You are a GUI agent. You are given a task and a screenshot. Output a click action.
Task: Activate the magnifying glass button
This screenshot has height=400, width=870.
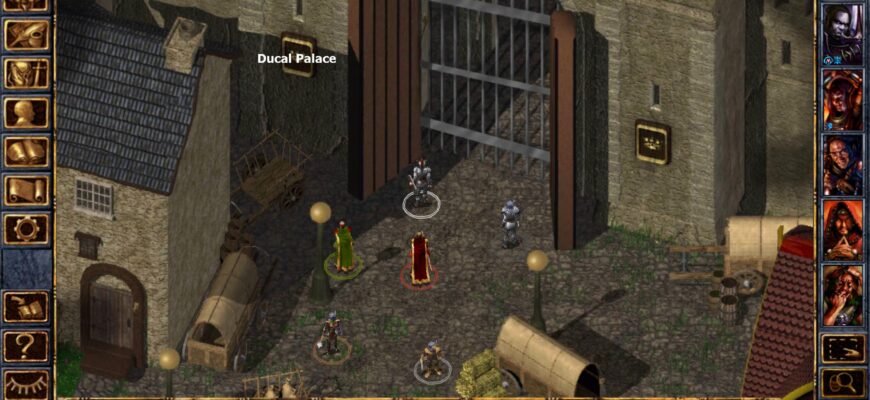843,382
